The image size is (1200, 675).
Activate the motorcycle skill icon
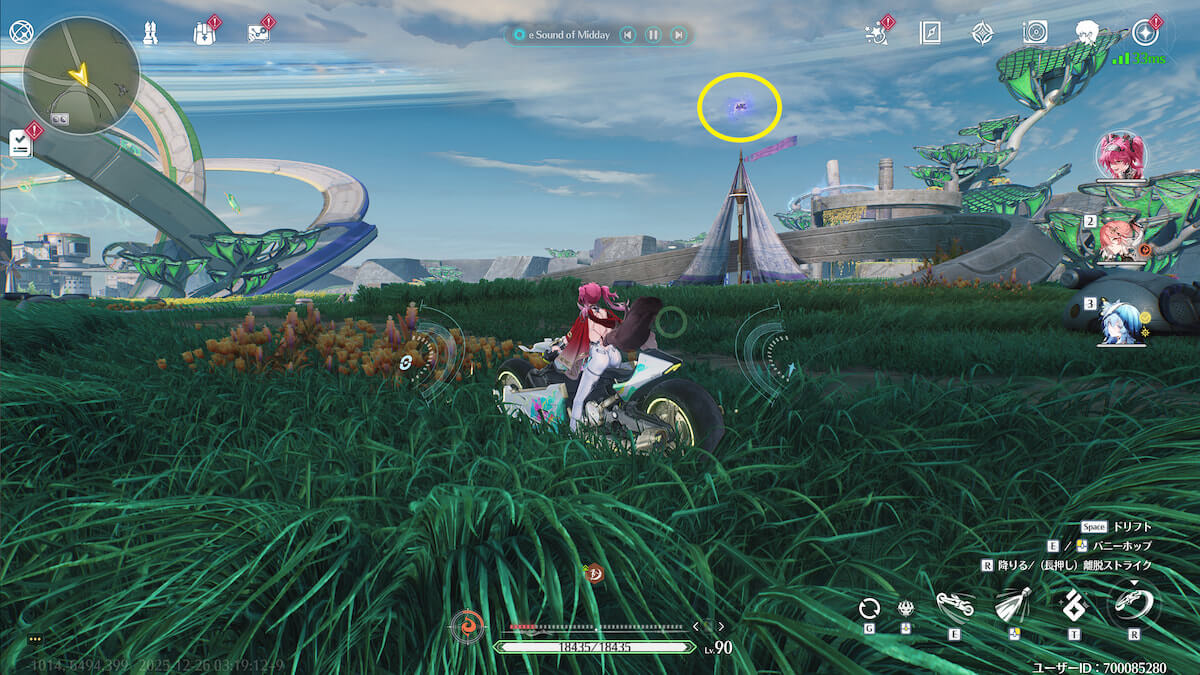tap(954, 605)
